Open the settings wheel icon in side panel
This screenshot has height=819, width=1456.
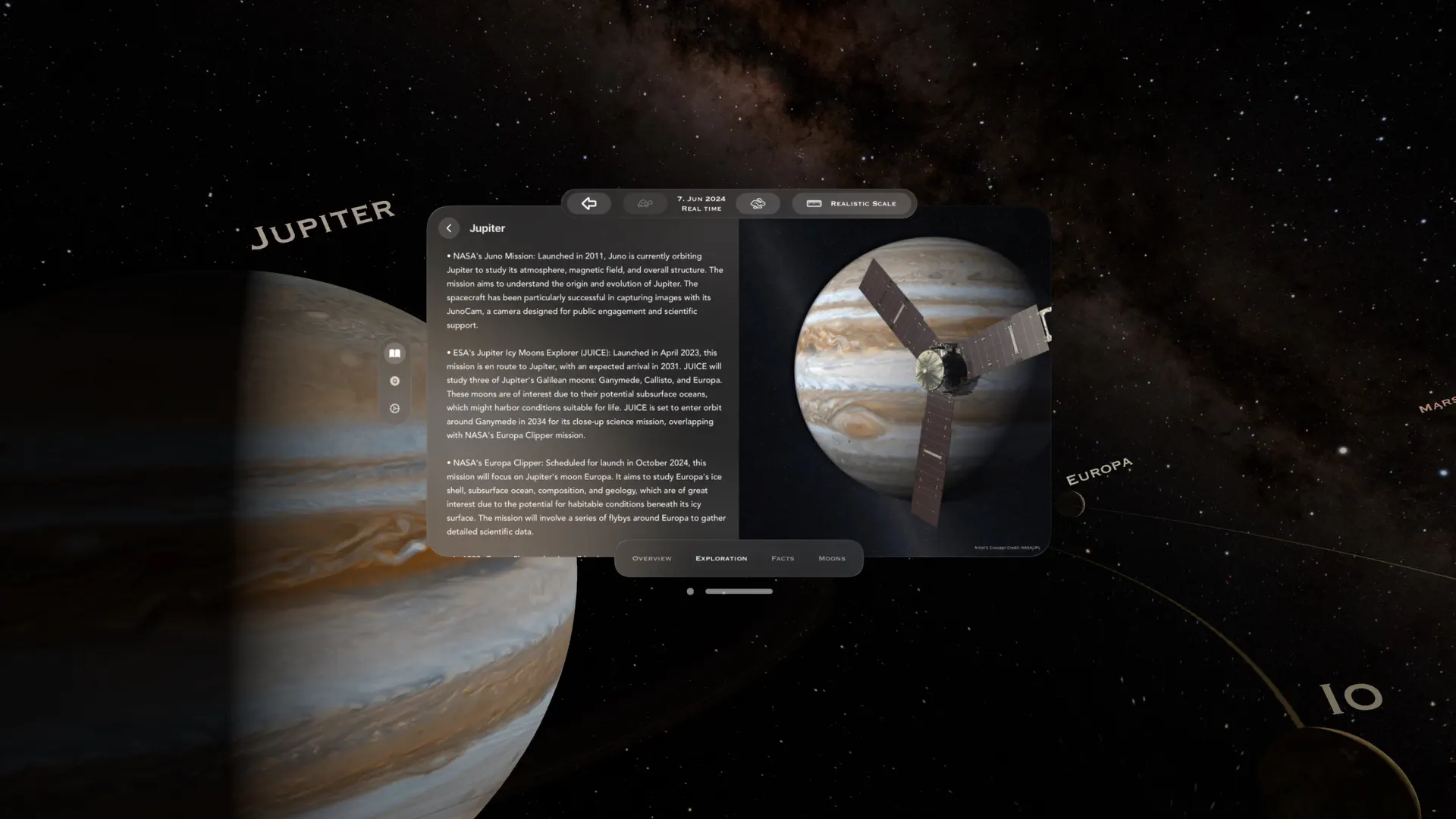point(395,409)
